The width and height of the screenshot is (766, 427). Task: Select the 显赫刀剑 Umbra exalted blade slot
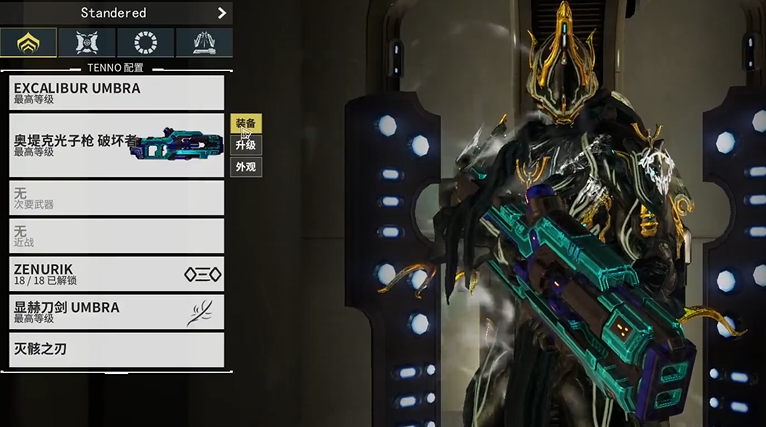(116, 312)
